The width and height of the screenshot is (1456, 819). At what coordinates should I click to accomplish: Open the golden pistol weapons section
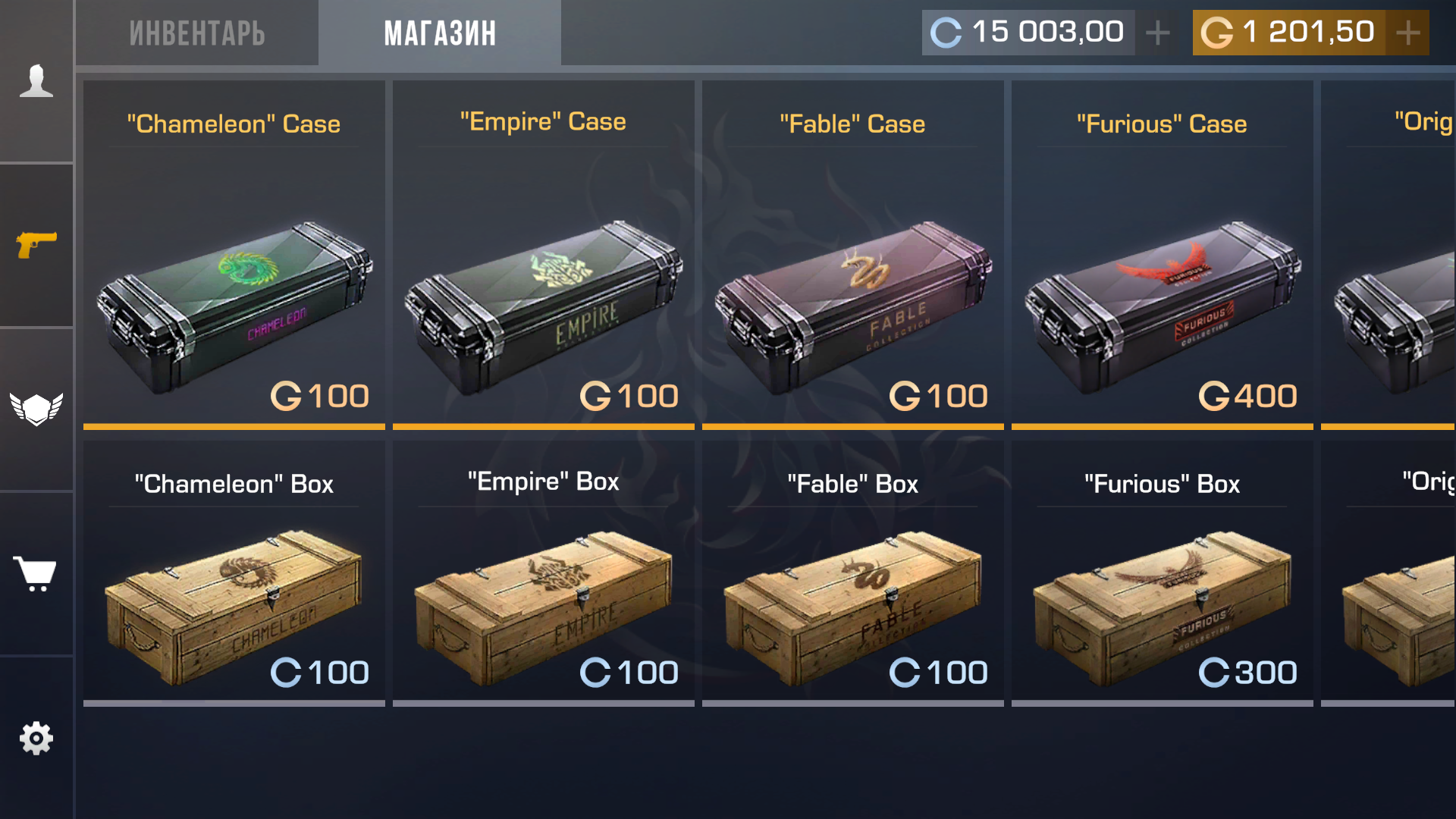[x=36, y=244]
